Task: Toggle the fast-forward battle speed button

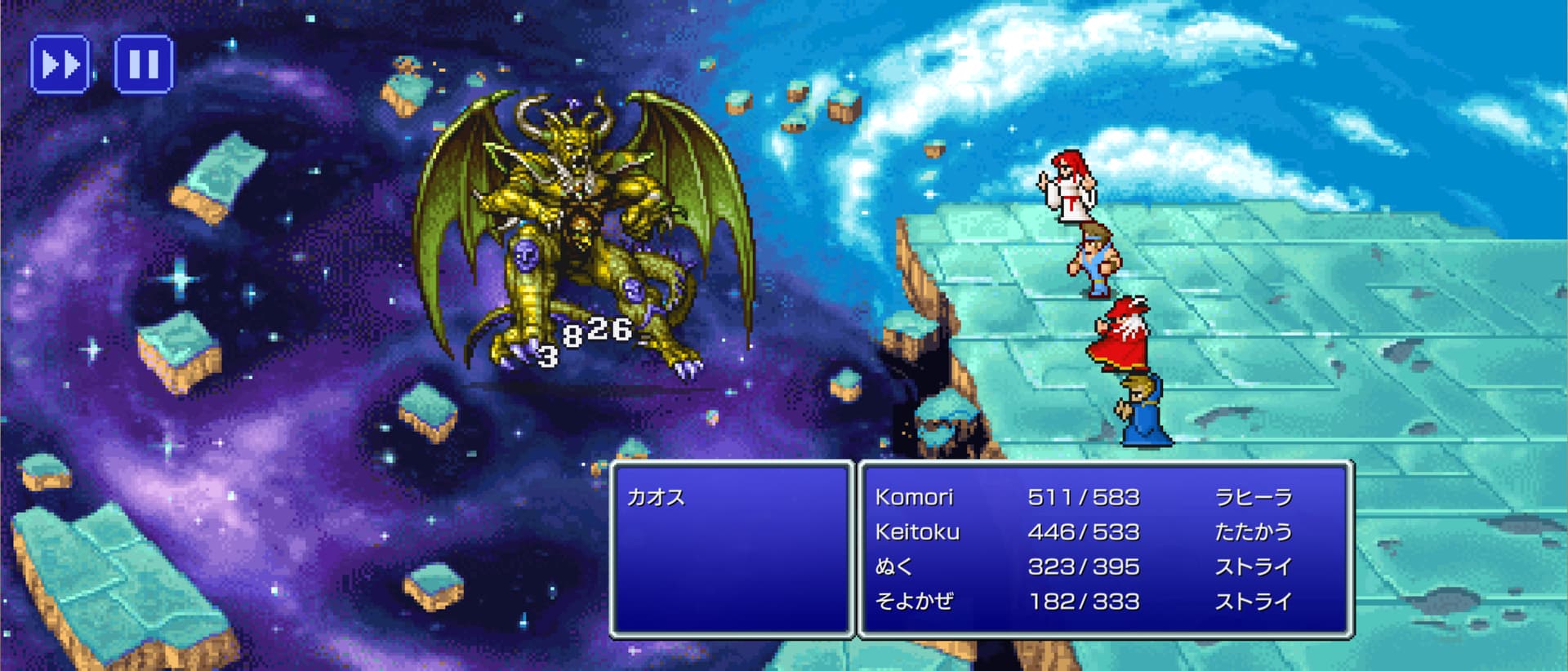Action: click(60, 64)
